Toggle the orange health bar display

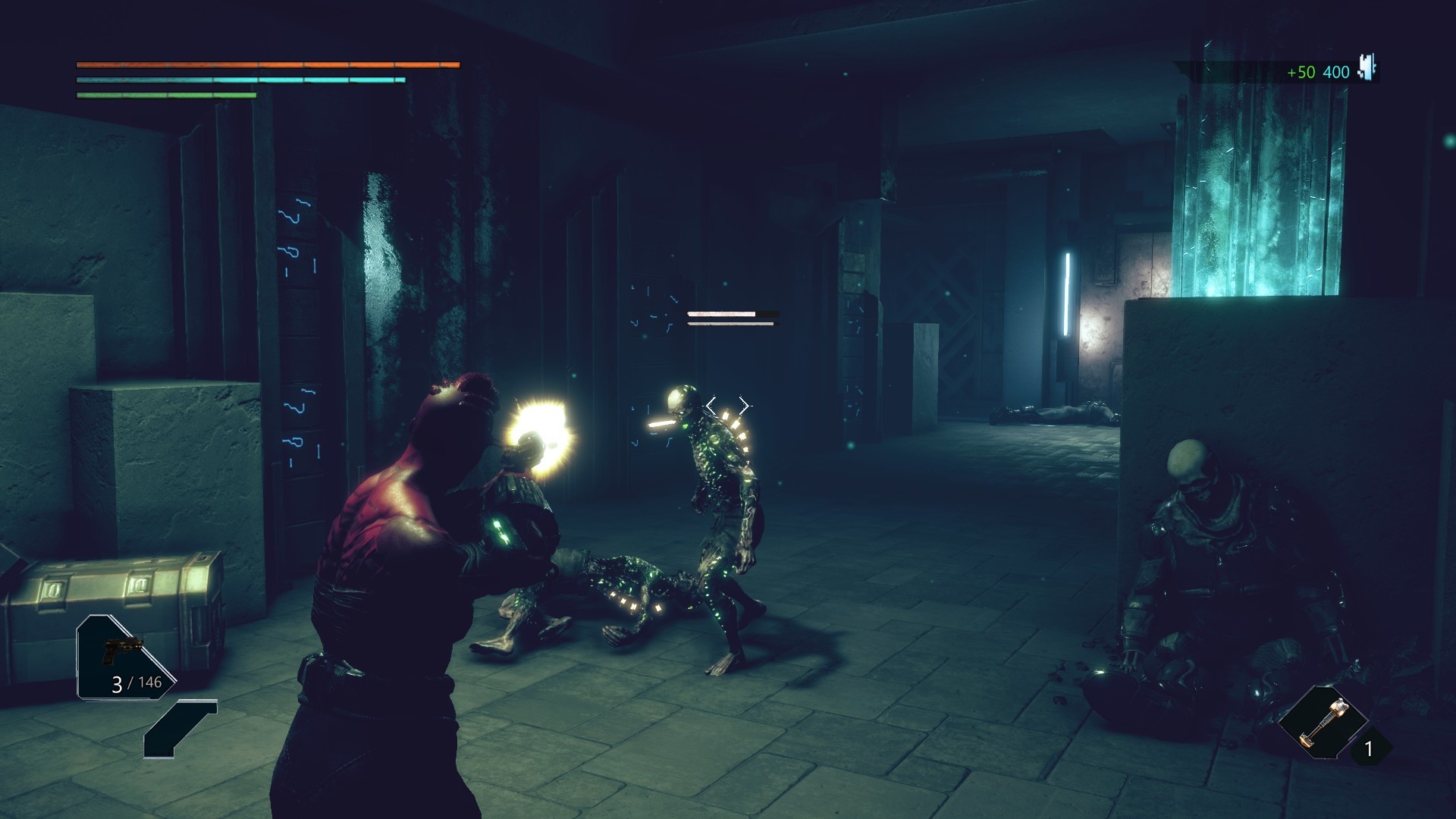point(265,65)
